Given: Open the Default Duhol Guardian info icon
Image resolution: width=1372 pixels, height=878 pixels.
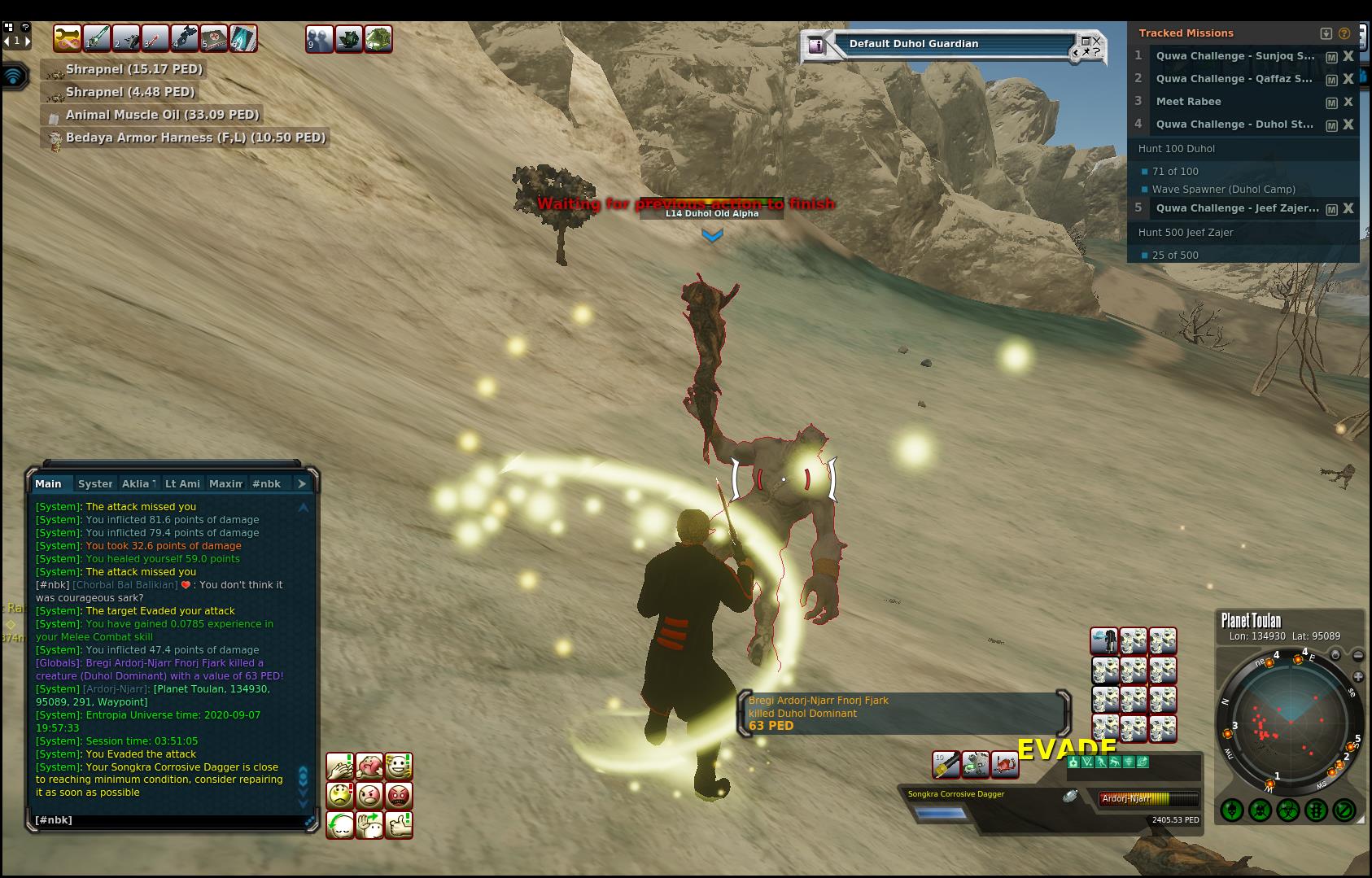Looking at the screenshot, I should click(x=815, y=46).
